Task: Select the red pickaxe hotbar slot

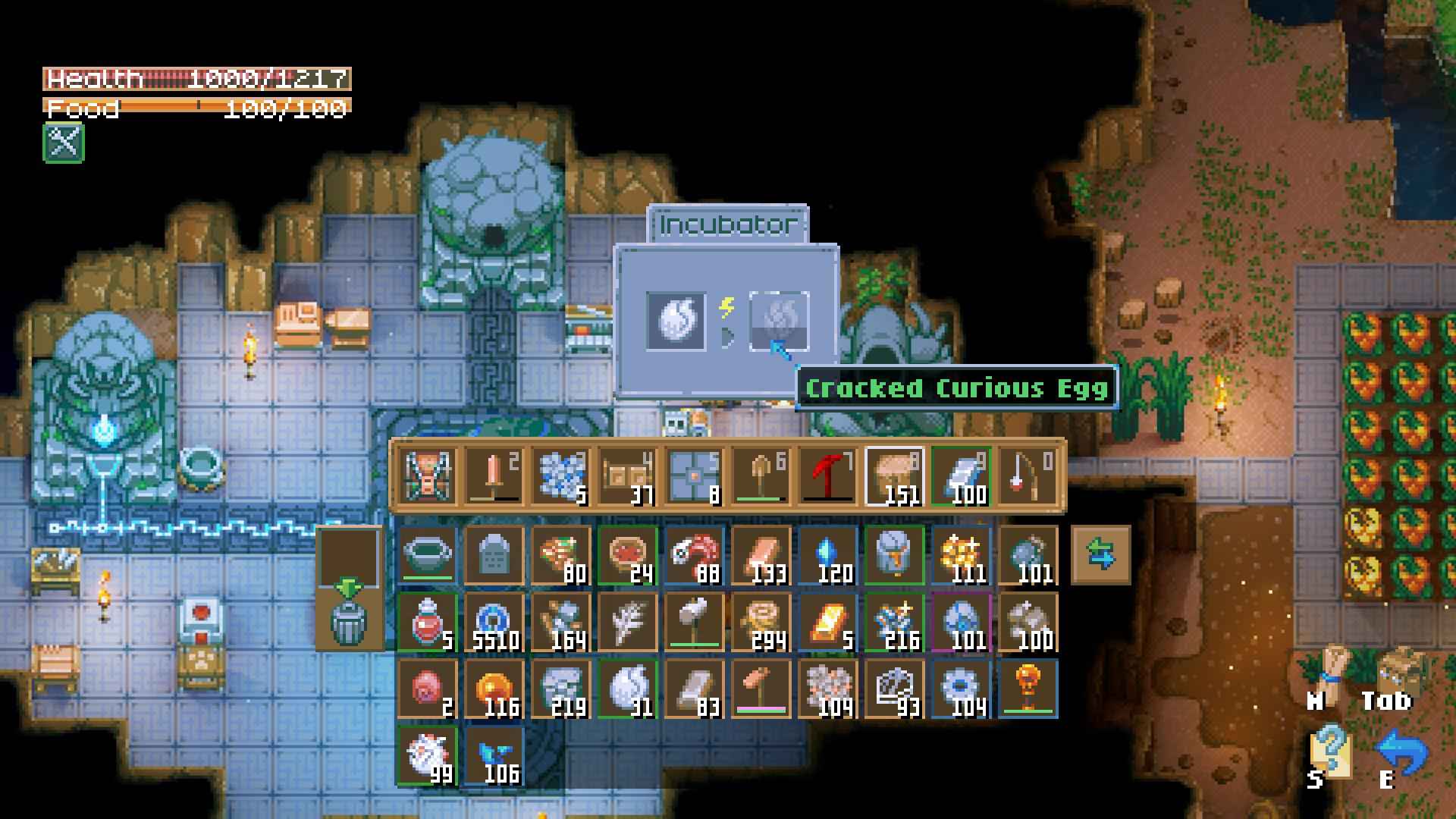Action: tap(827, 477)
